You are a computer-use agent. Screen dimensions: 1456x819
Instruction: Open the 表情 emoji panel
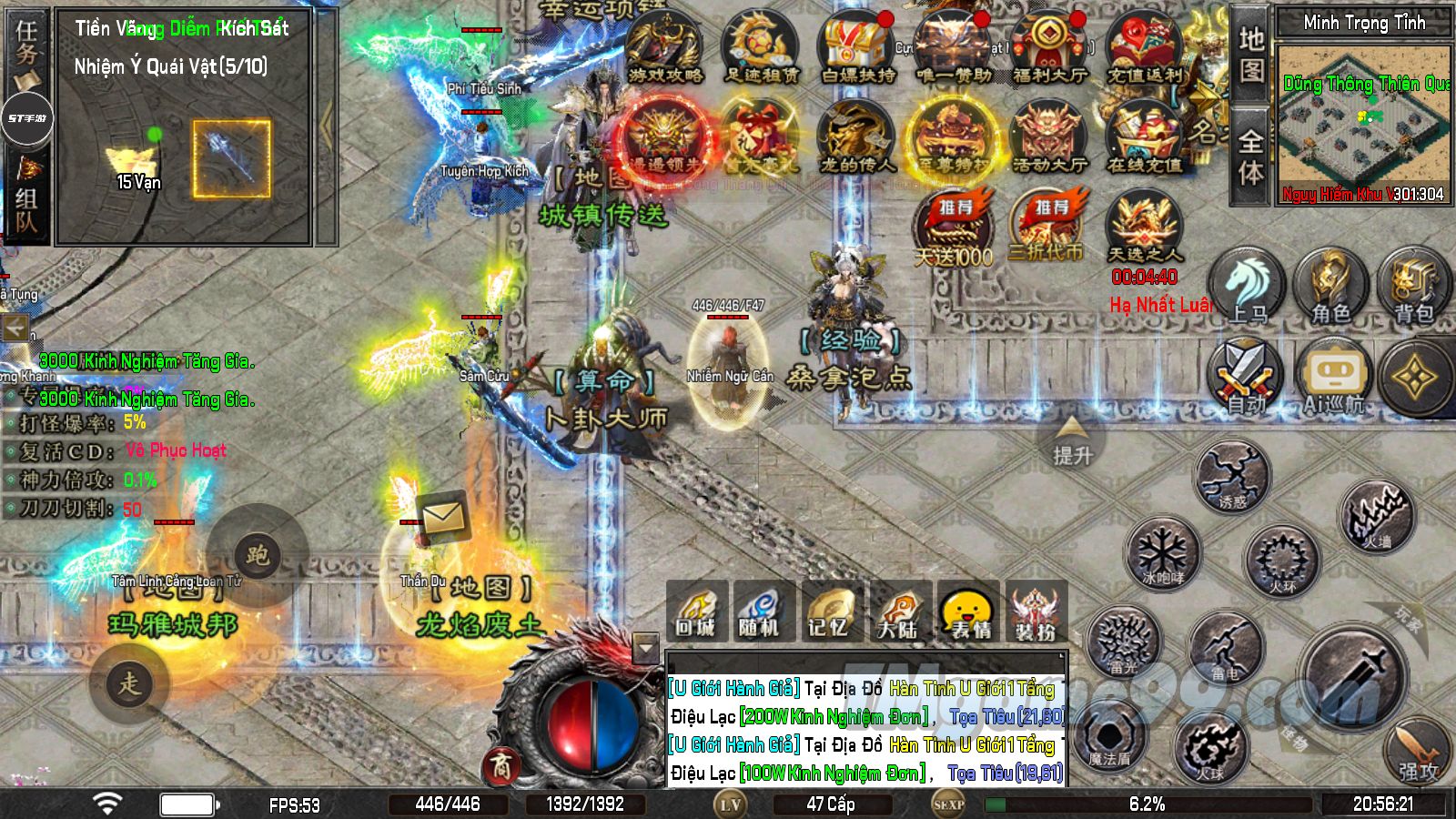pyautogui.click(x=968, y=612)
